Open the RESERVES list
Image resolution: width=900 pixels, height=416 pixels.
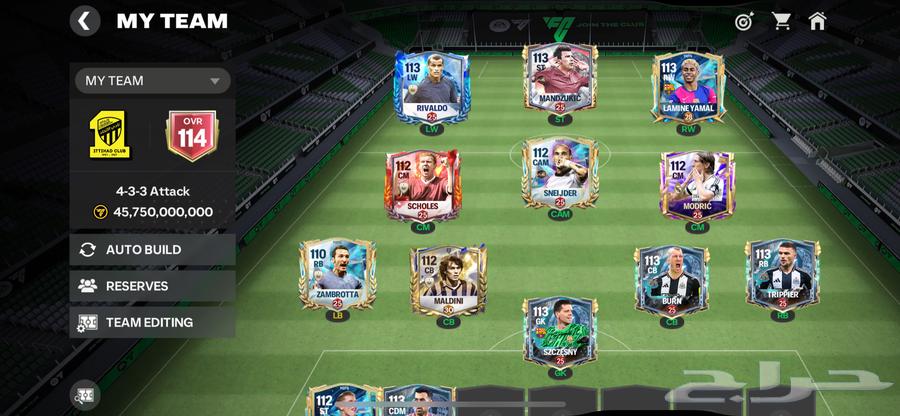152,286
